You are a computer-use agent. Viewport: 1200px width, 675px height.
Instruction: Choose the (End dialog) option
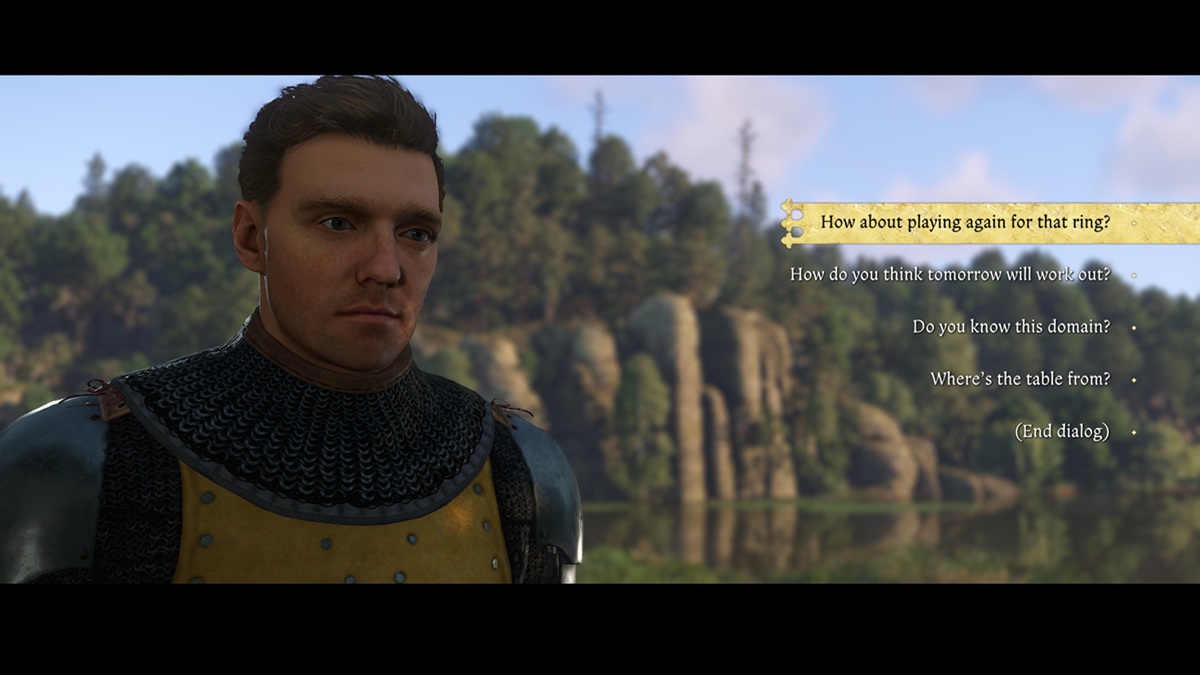(x=1061, y=431)
